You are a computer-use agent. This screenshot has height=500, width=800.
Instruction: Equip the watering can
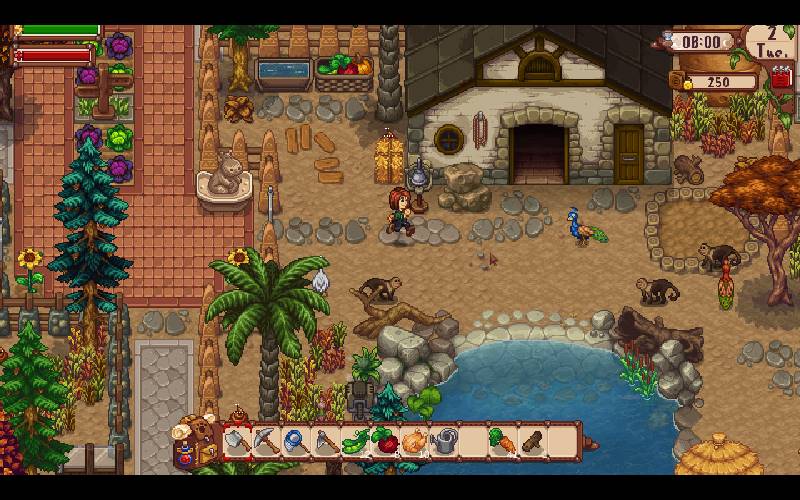(445, 441)
